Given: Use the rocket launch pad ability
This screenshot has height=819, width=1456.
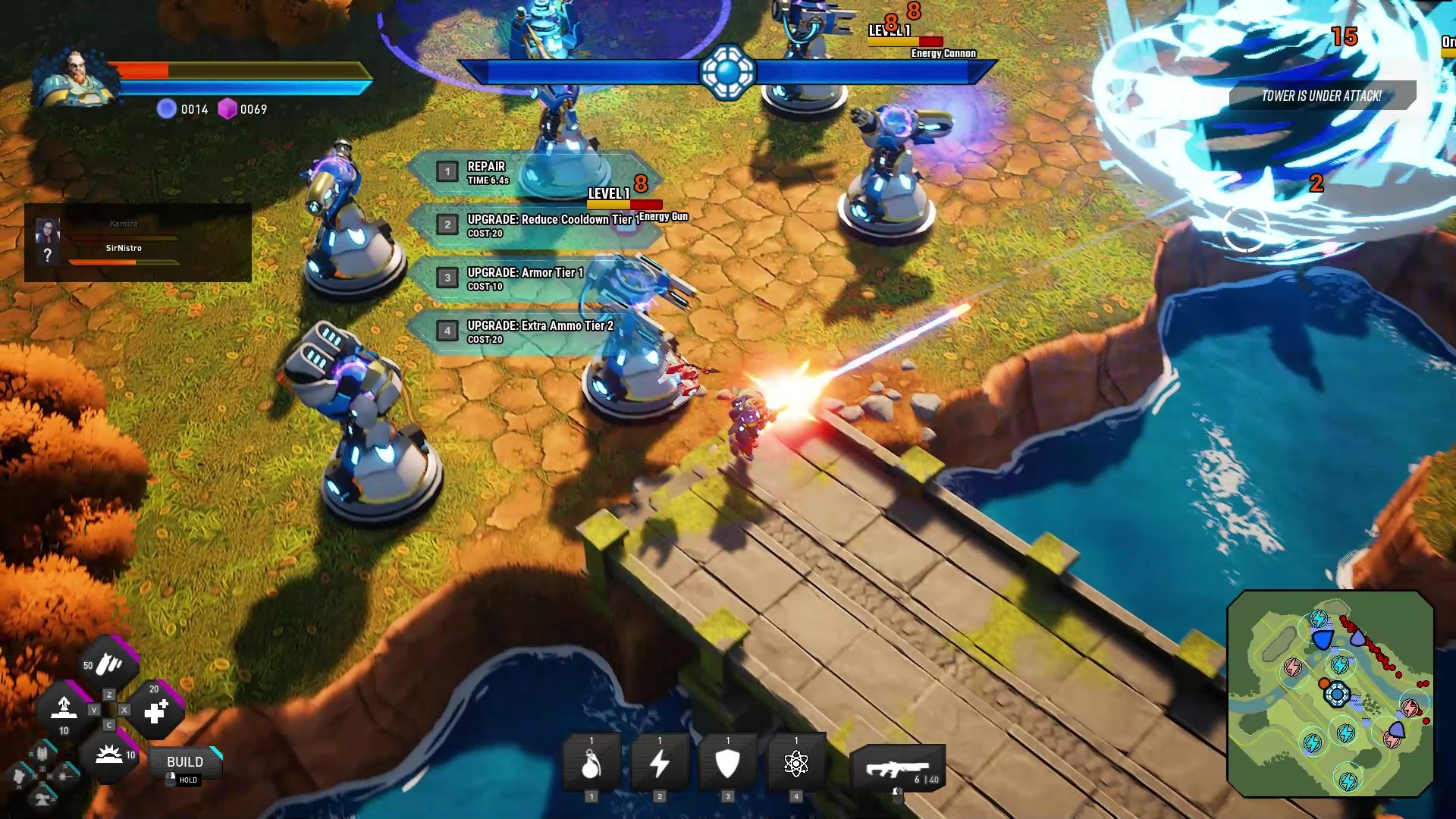Looking at the screenshot, I should pos(64,708).
